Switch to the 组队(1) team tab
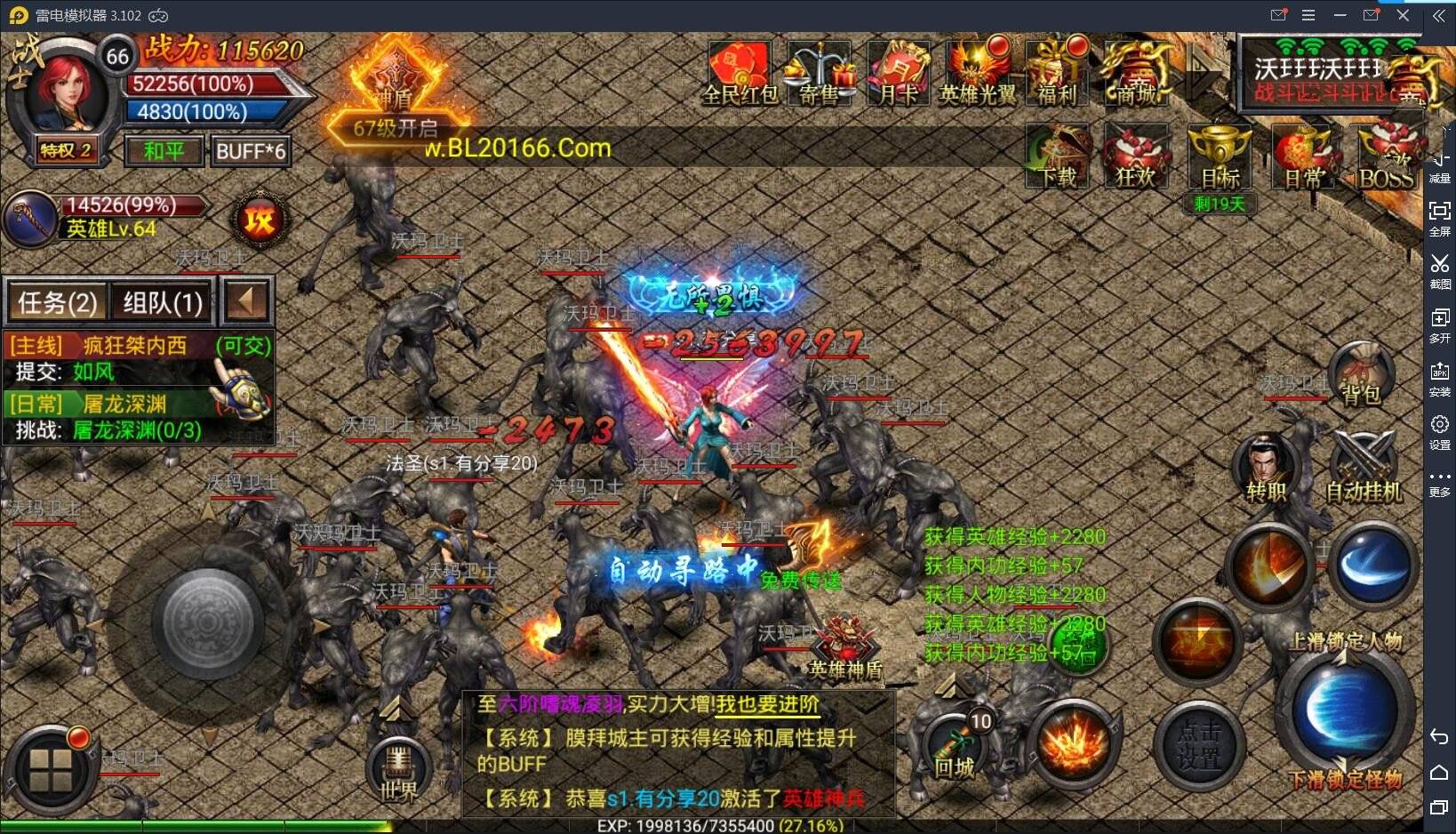1456x834 pixels. pos(160,302)
